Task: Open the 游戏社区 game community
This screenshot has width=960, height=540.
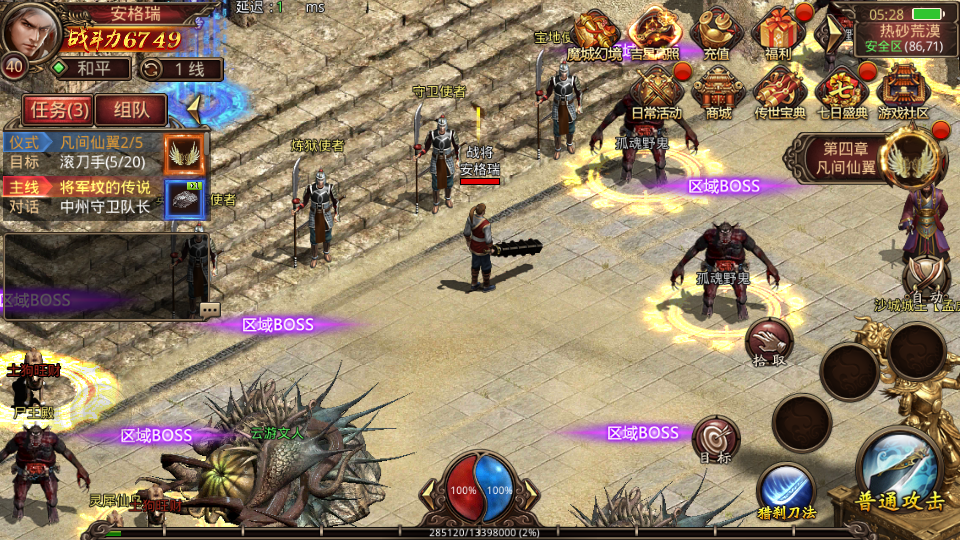Action: pyautogui.click(x=904, y=92)
